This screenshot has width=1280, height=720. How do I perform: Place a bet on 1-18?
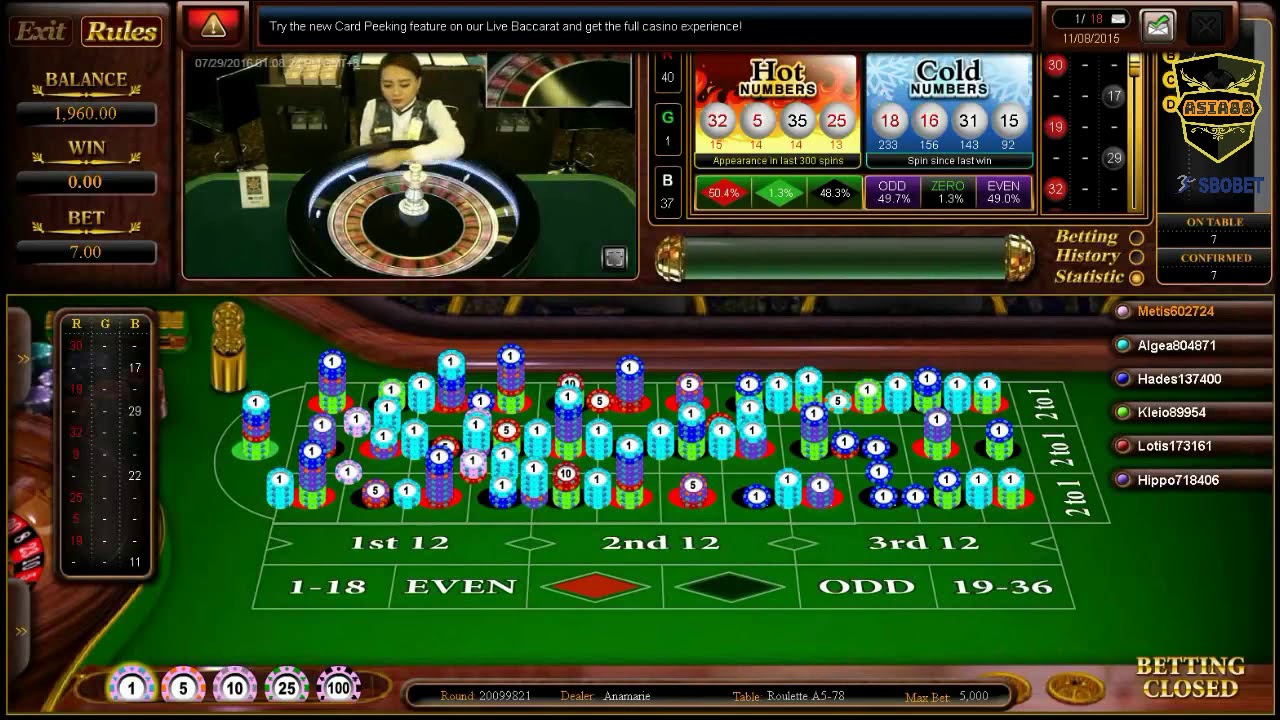[x=326, y=586]
